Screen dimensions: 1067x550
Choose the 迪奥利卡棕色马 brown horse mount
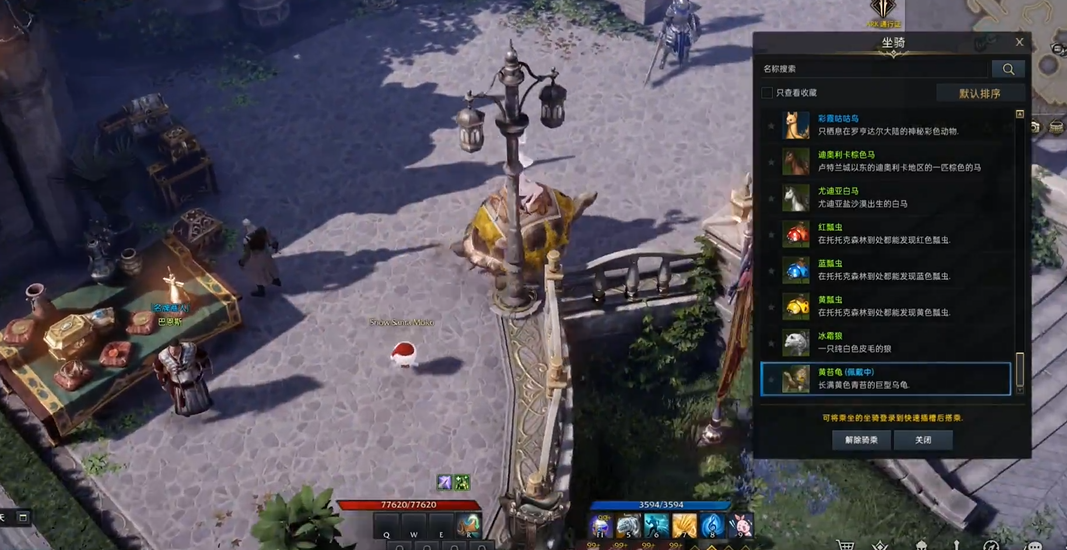tap(890, 161)
